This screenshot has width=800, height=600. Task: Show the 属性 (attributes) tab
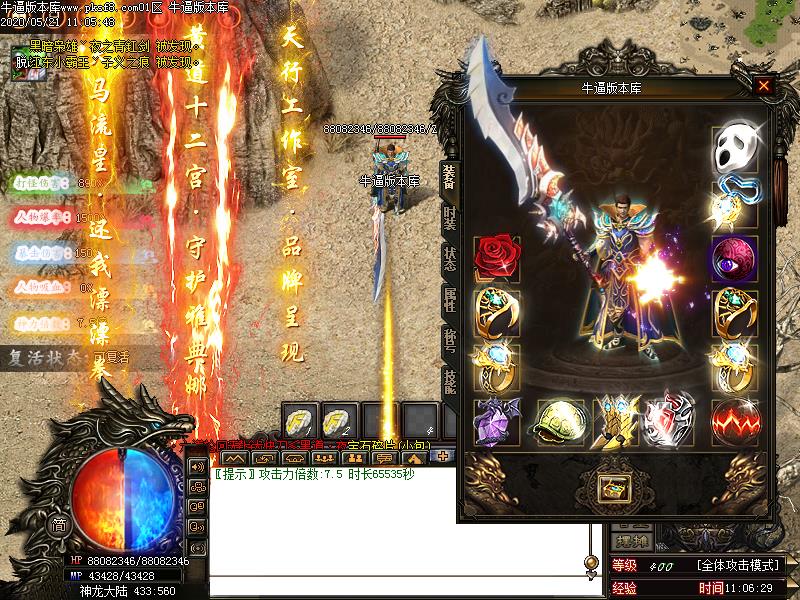tap(449, 300)
